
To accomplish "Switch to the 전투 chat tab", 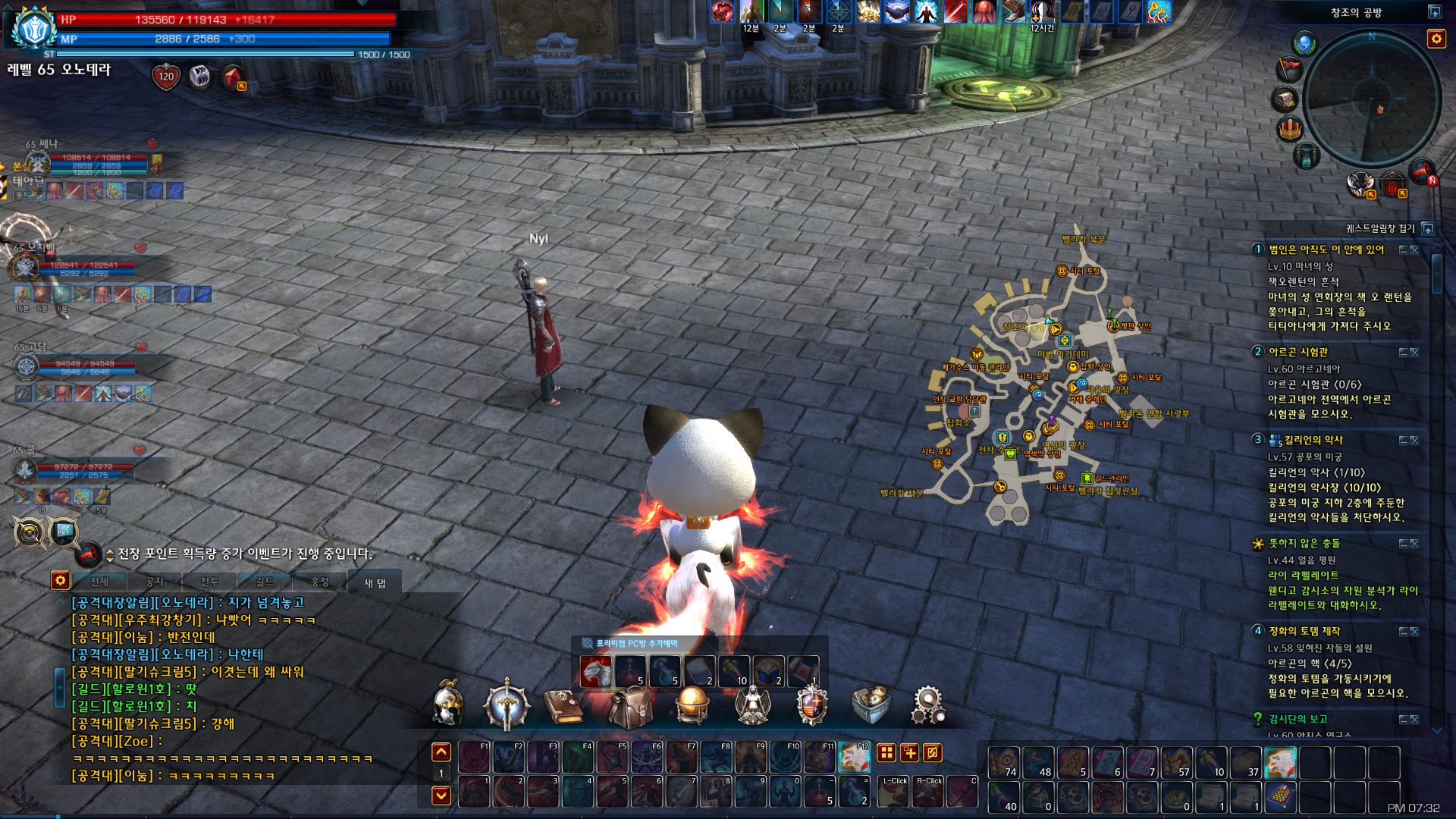I will click(x=209, y=582).
